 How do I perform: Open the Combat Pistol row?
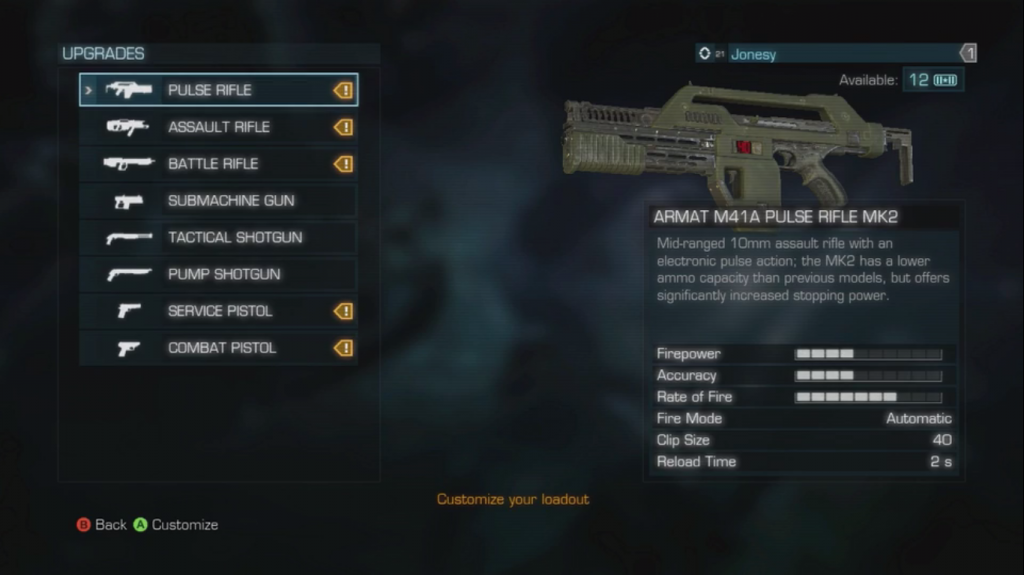coord(218,348)
